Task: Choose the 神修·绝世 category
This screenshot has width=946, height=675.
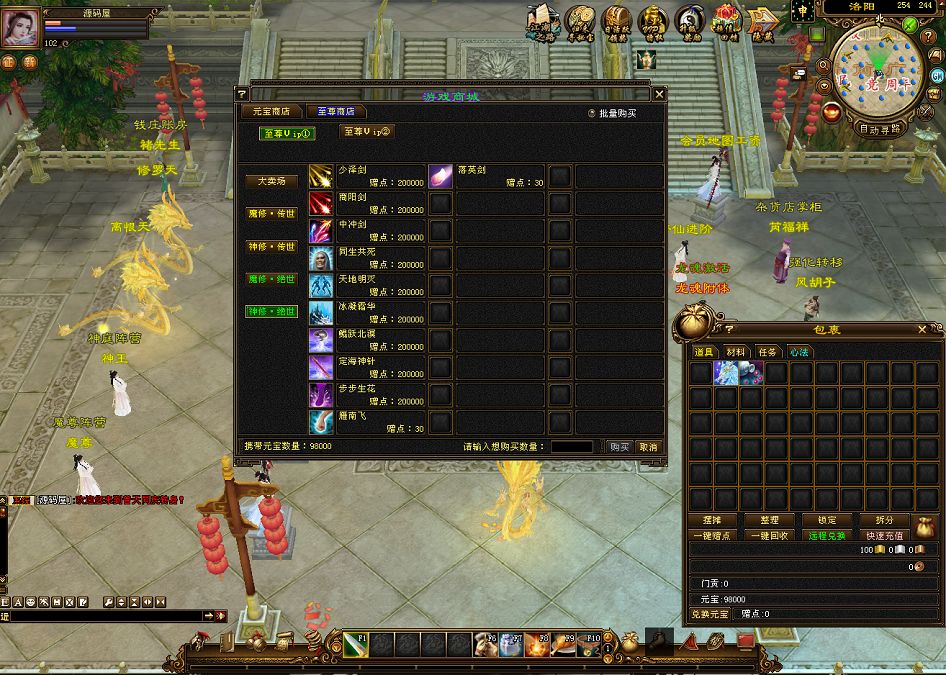Action: pyautogui.click(x=272, y=311)
